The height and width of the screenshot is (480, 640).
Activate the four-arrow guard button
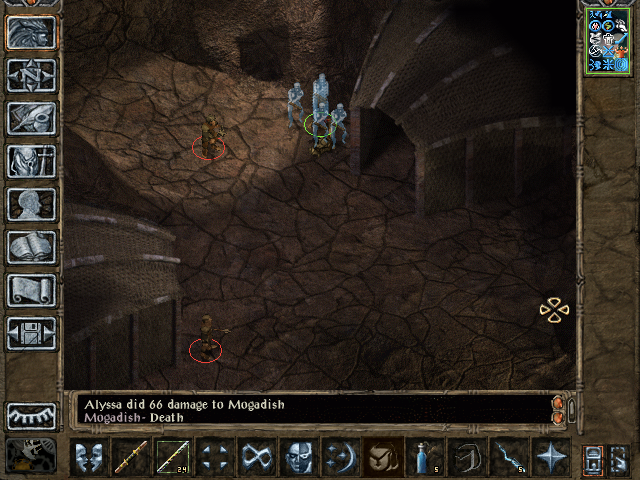[x=216, y=458]
